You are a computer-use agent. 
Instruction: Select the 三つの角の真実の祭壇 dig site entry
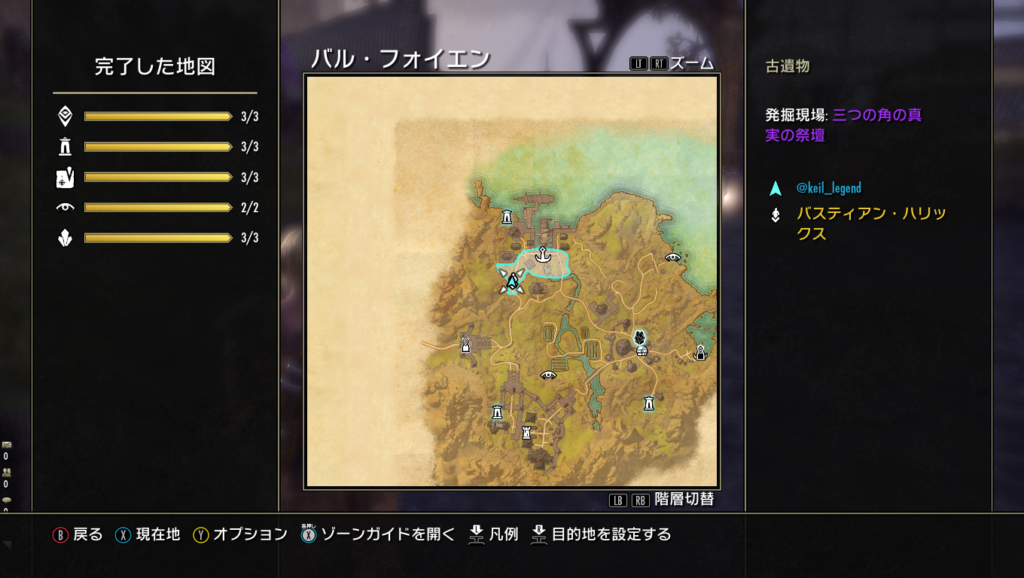[843, 125]
